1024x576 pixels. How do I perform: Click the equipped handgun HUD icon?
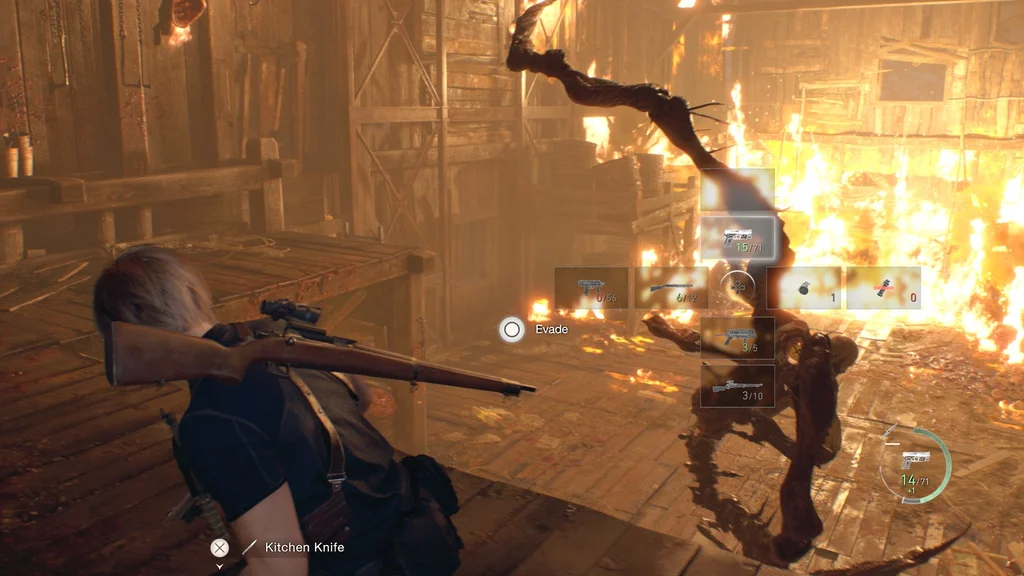[x=915, y=460]
